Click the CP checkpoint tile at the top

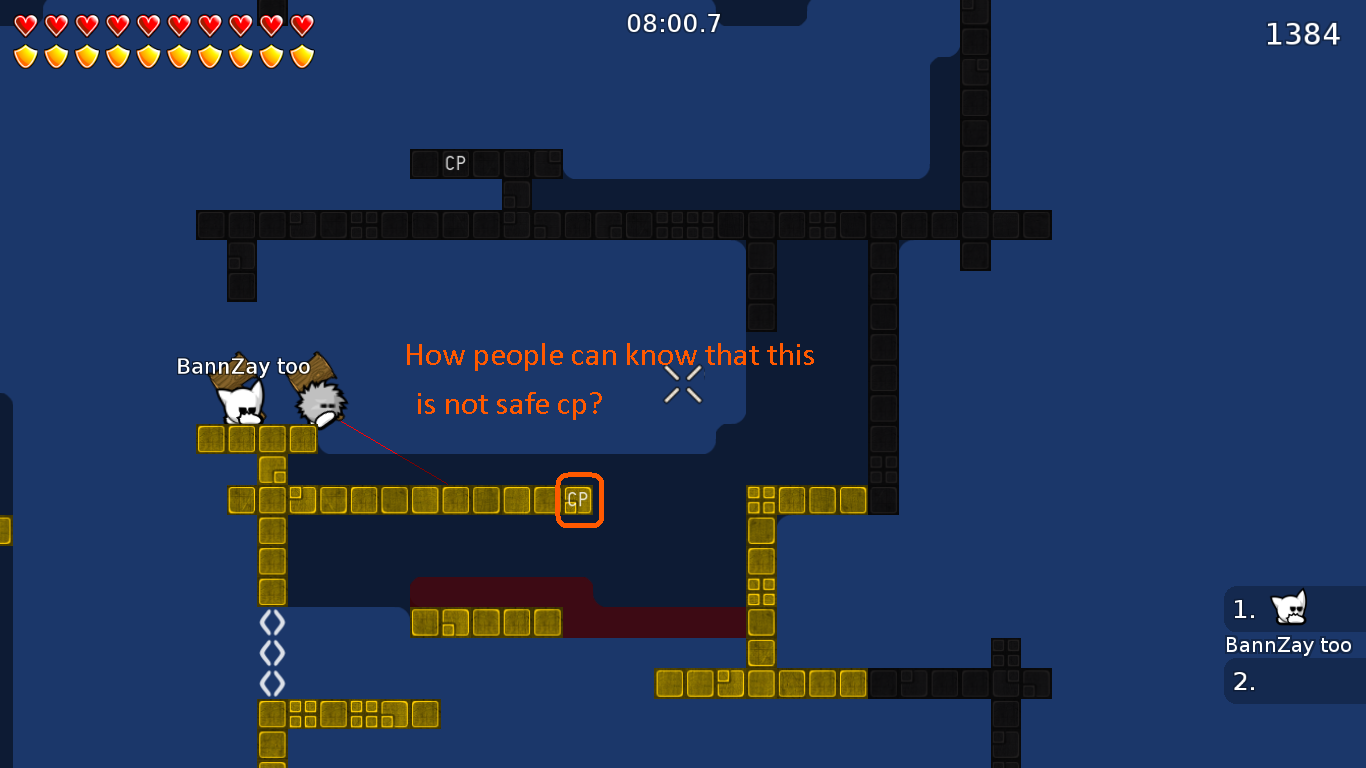(x=455, y=163)
